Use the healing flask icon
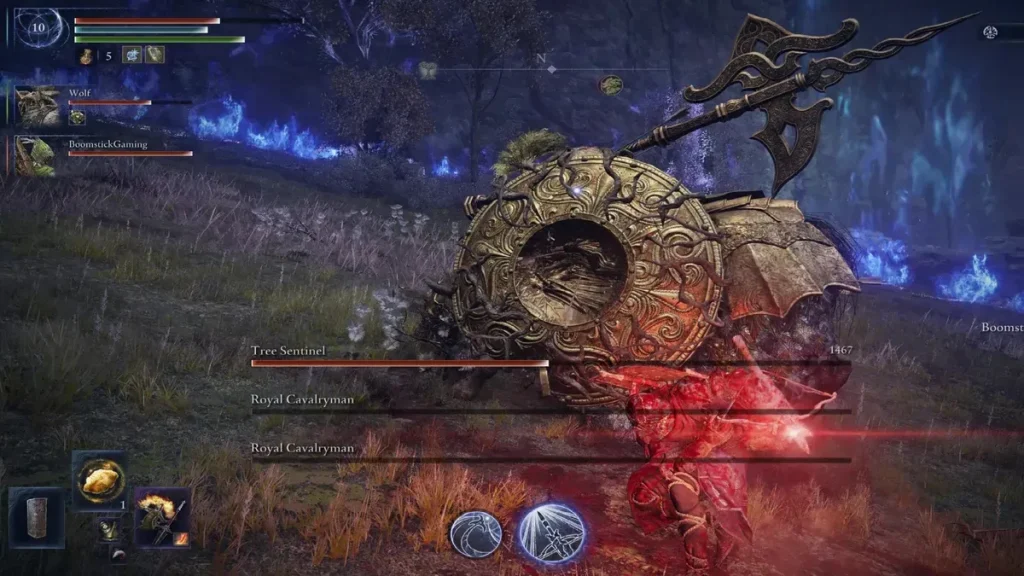Screen dimensions: 1024x576 coord(87,55)
